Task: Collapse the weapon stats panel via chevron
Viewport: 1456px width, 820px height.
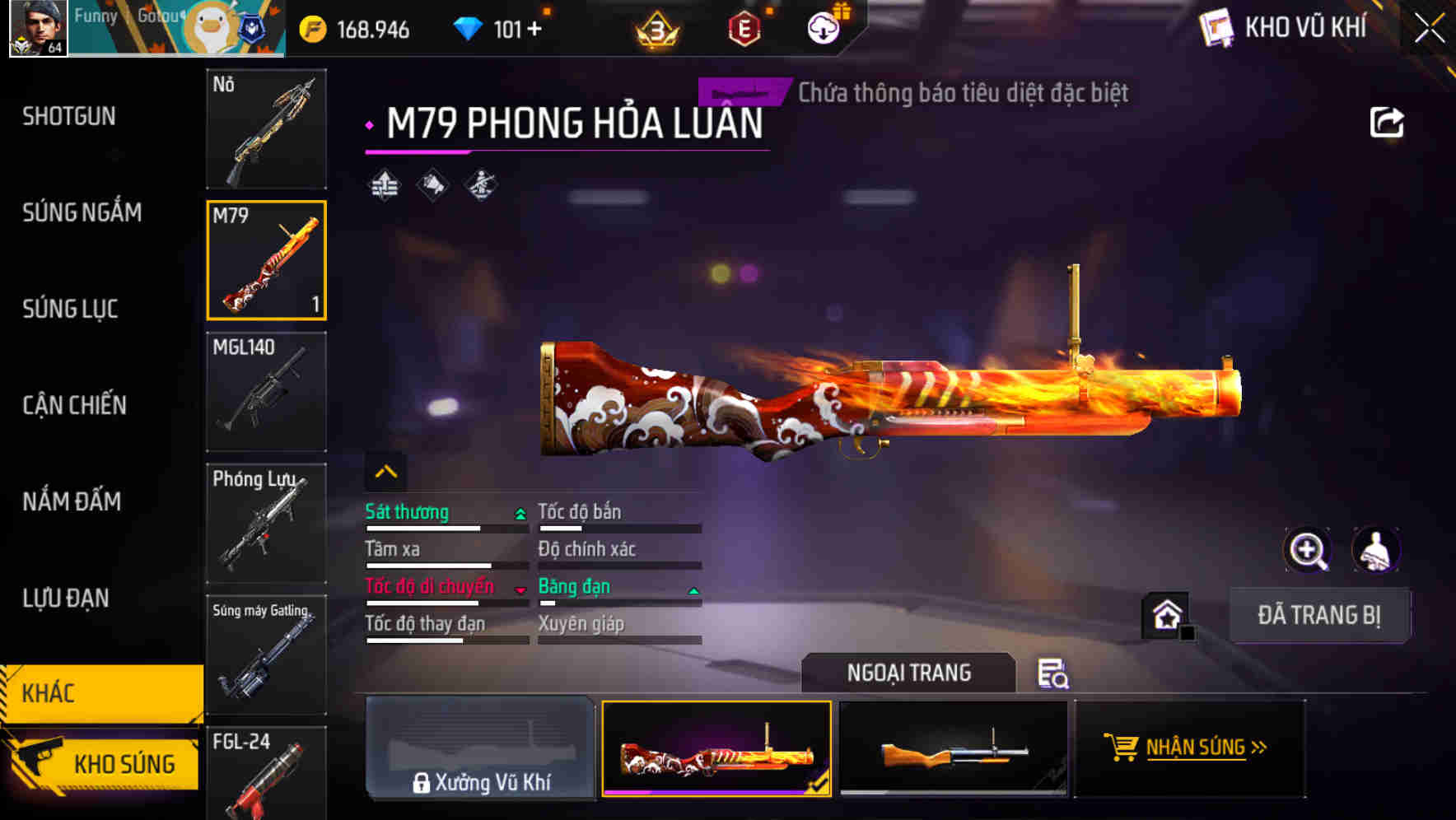Action: [x=385, y=470]
